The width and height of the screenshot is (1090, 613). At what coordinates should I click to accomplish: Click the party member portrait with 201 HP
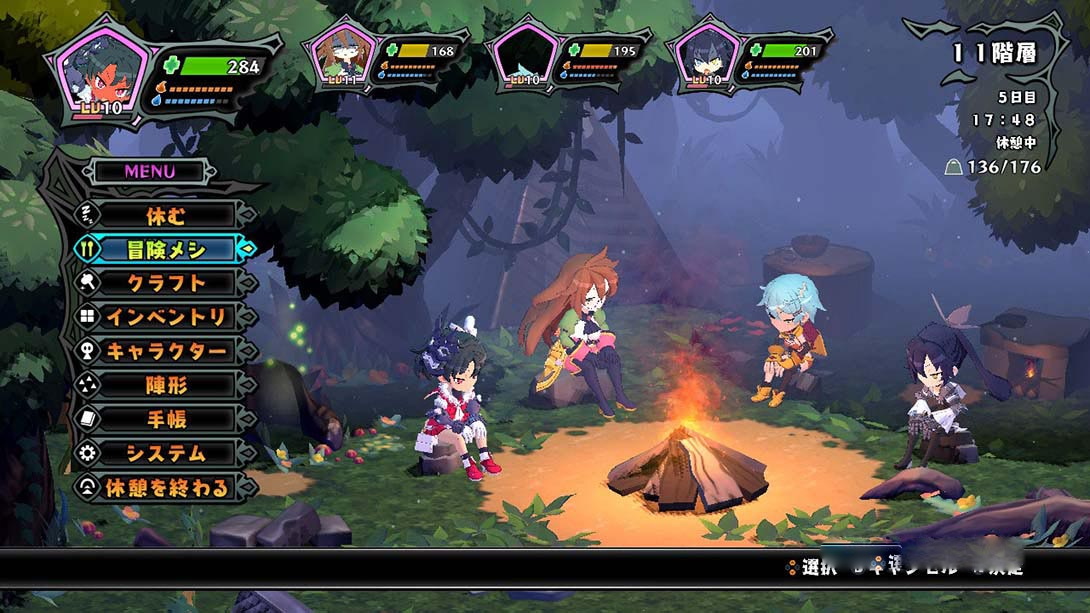705,55
